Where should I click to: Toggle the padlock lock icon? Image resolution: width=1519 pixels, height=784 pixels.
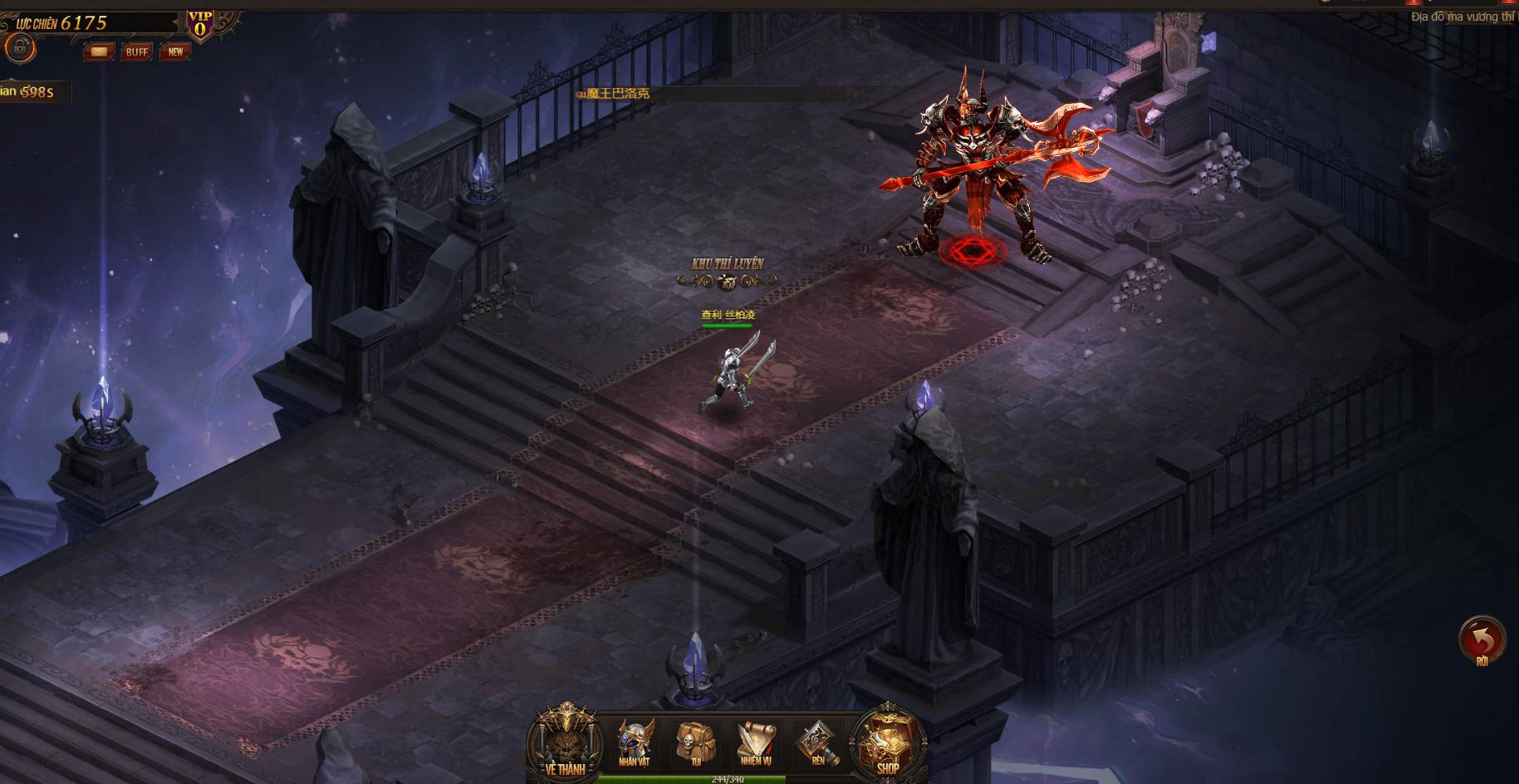pyautogui.click(x=18, y=48)
